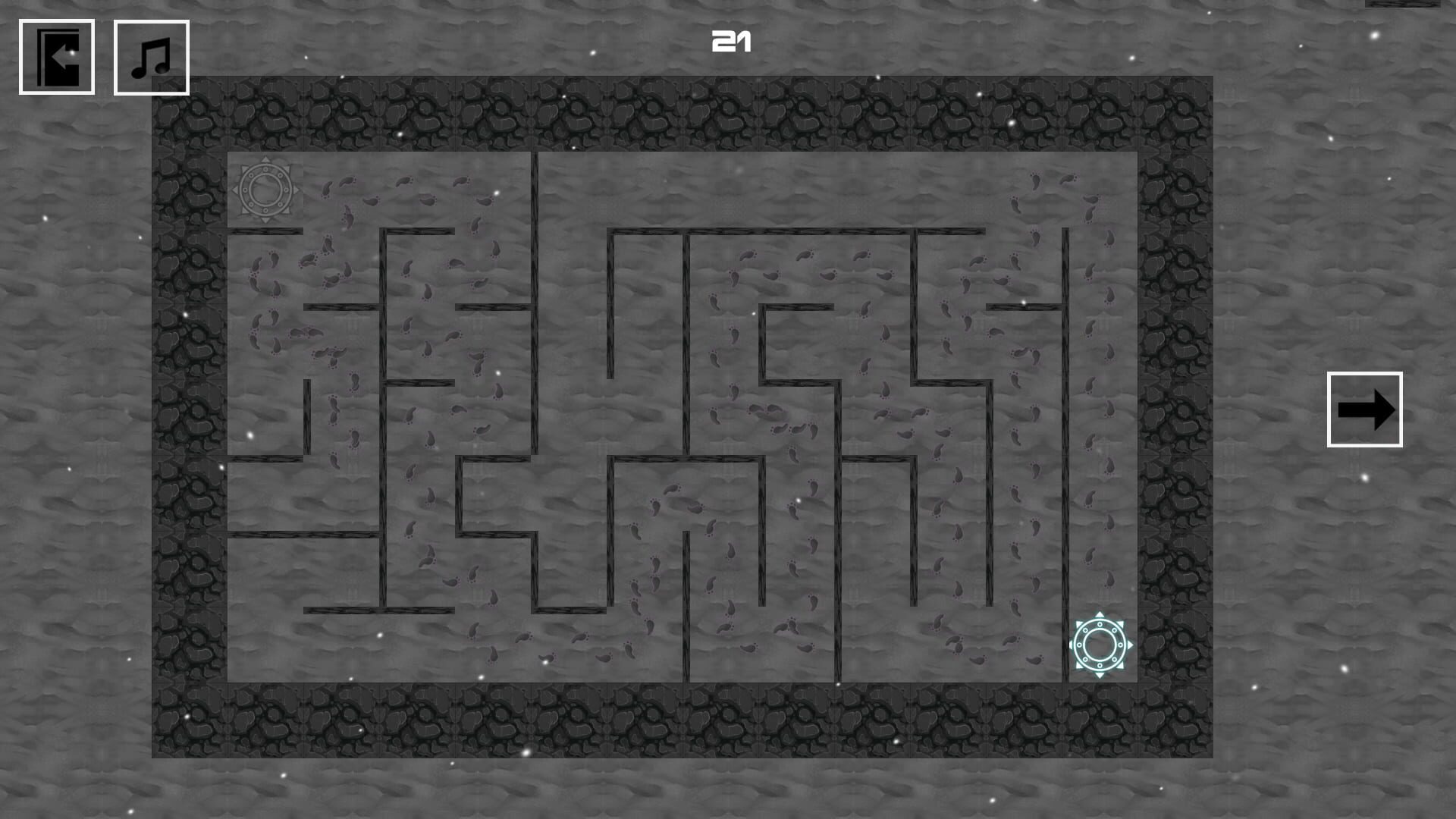This screenshot has height=819, width=1456.
Task: Select the faded portal in the top-left corner
Action: click(266, 190)
